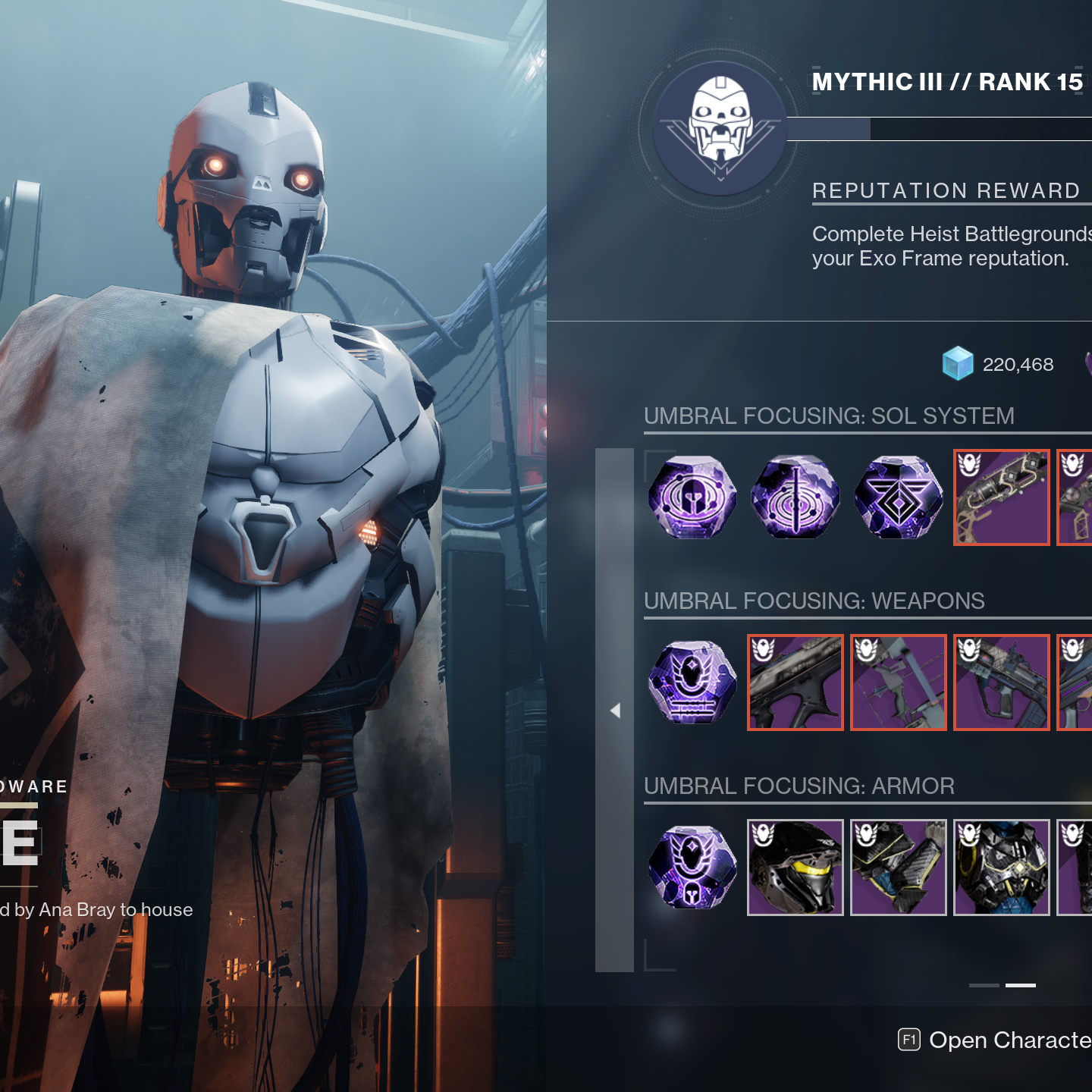Select the grenade launcher in Sol System row
The height and width of the screenshot is (1092, 1092).
pyautogui.click(x=1001, y=497)
